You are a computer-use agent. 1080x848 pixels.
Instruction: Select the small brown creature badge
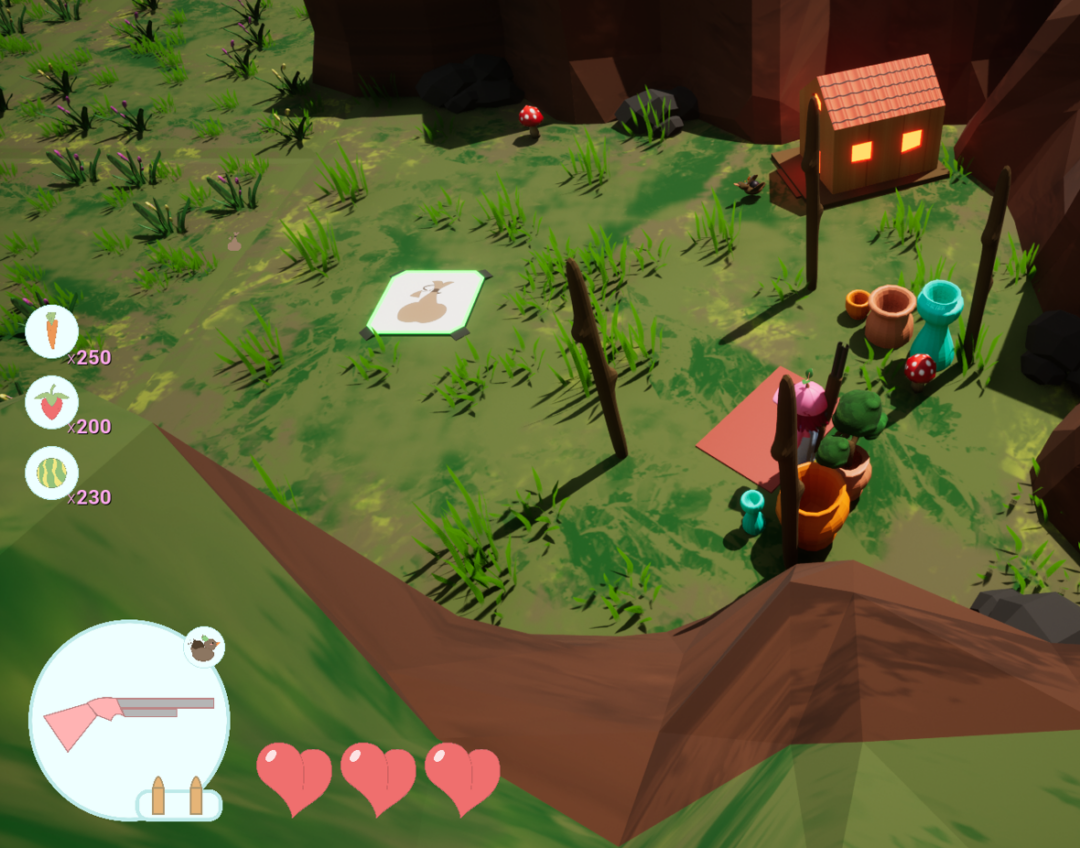[x=205, y=648]
